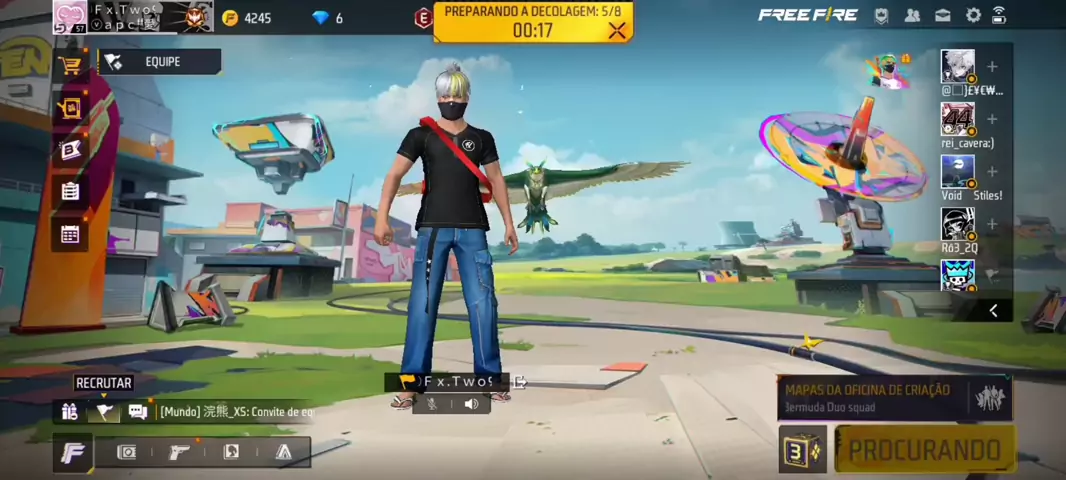The image size is (1066, 480).
Task: Open the clipboard missions icon
Action: click(70, 191)
